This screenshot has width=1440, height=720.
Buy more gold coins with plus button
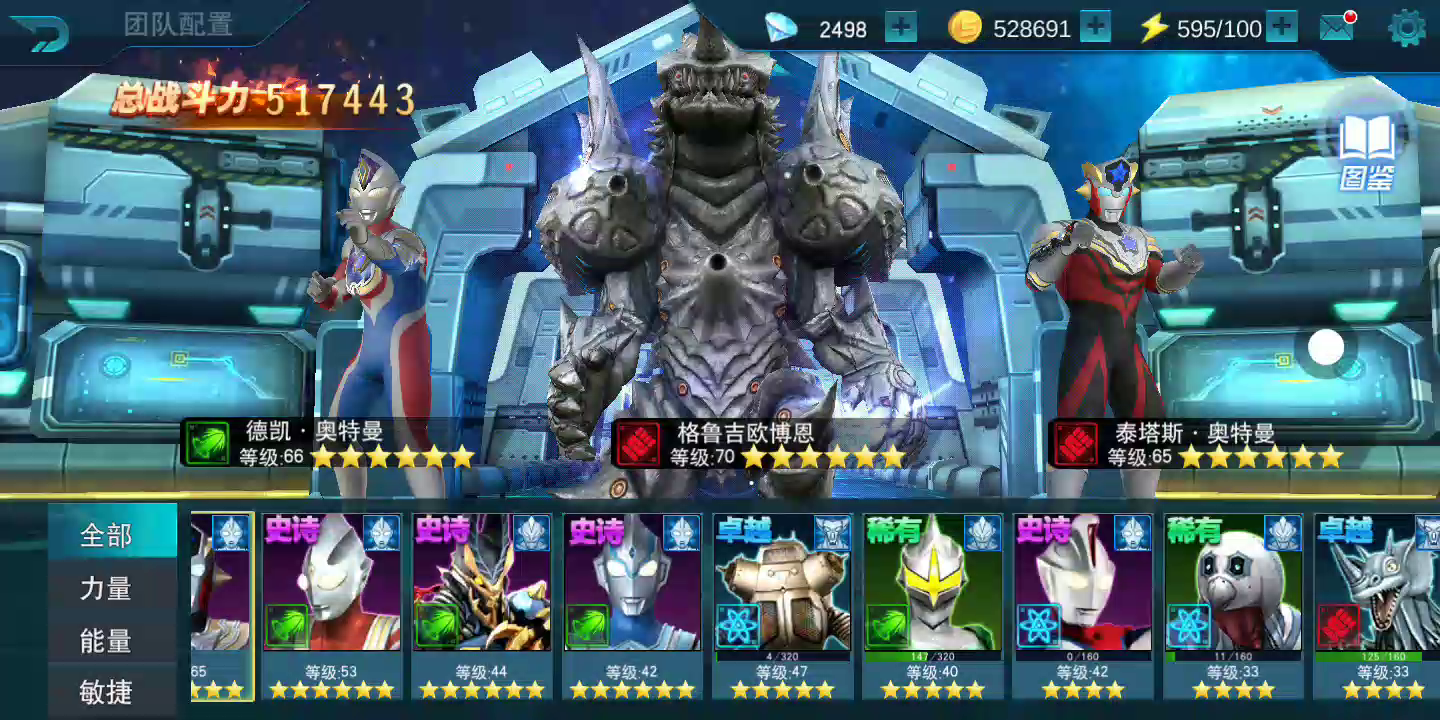pos(1095,28)
